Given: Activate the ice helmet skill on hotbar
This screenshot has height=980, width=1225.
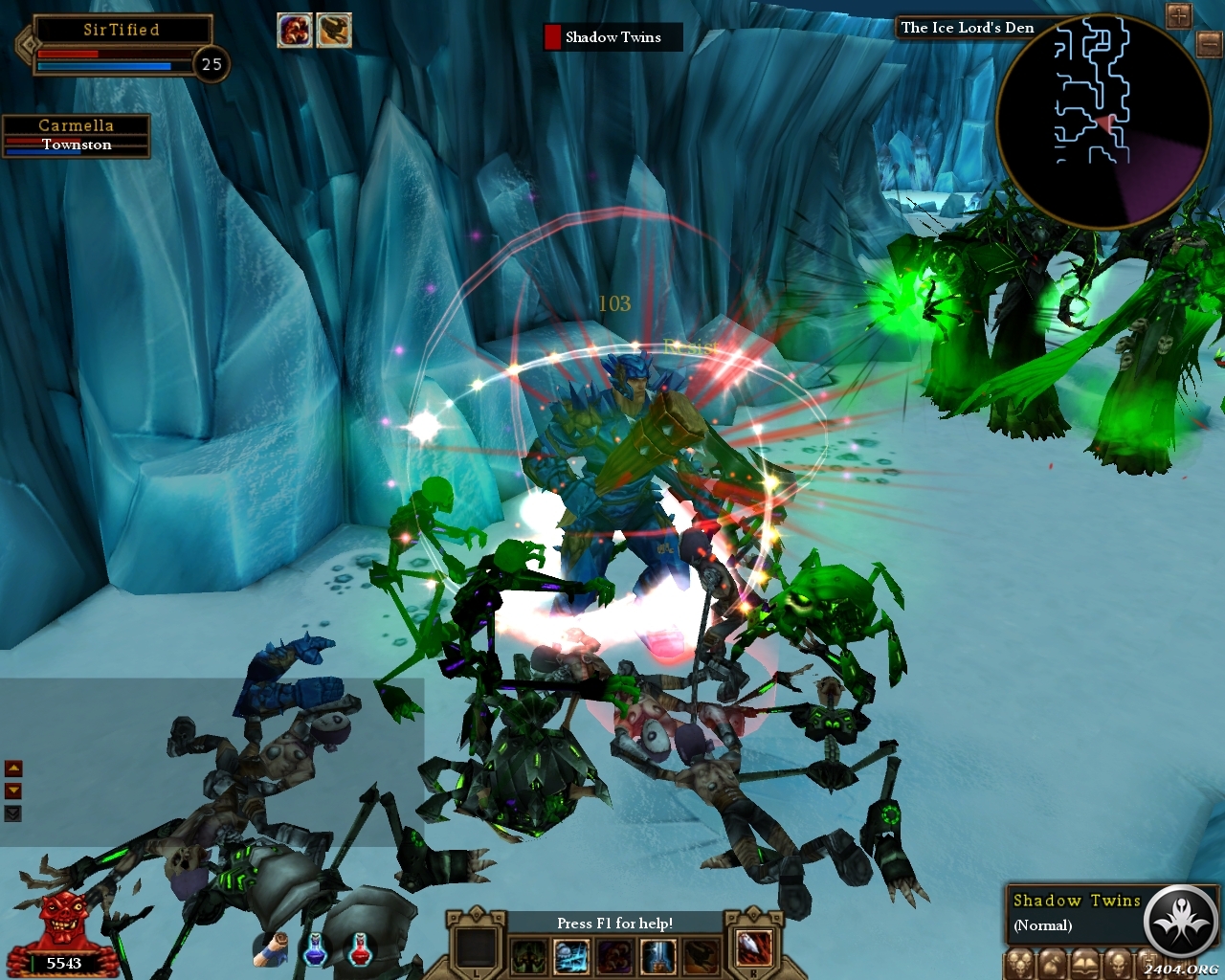Looking at the screenshot, I should click(571, 956).
